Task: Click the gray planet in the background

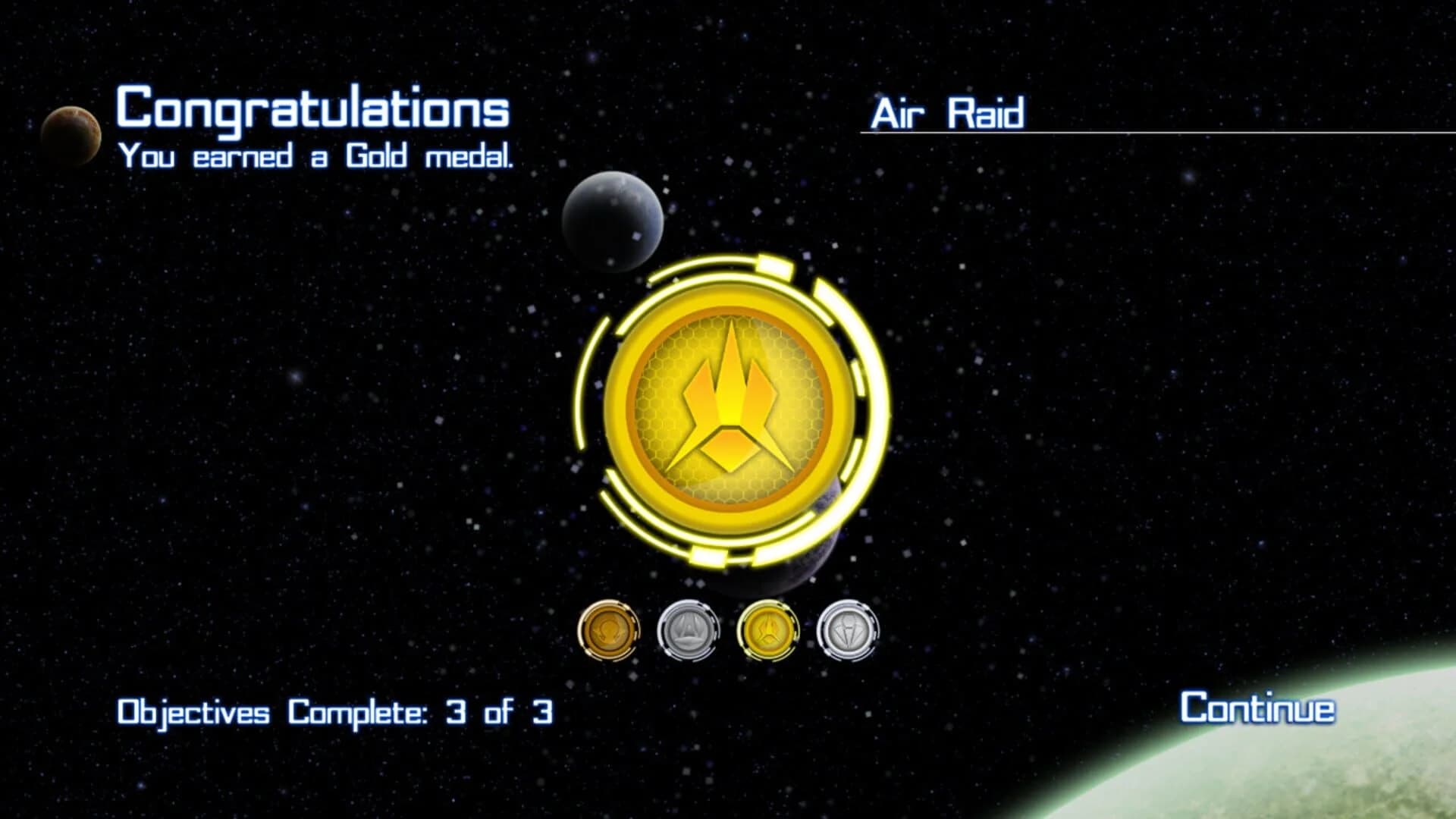Action: [614, 224]
